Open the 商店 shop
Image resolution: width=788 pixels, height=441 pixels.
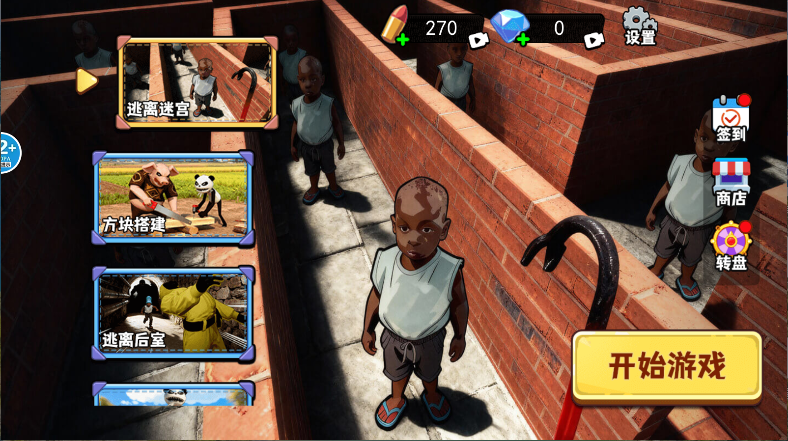tap(731, 182)
